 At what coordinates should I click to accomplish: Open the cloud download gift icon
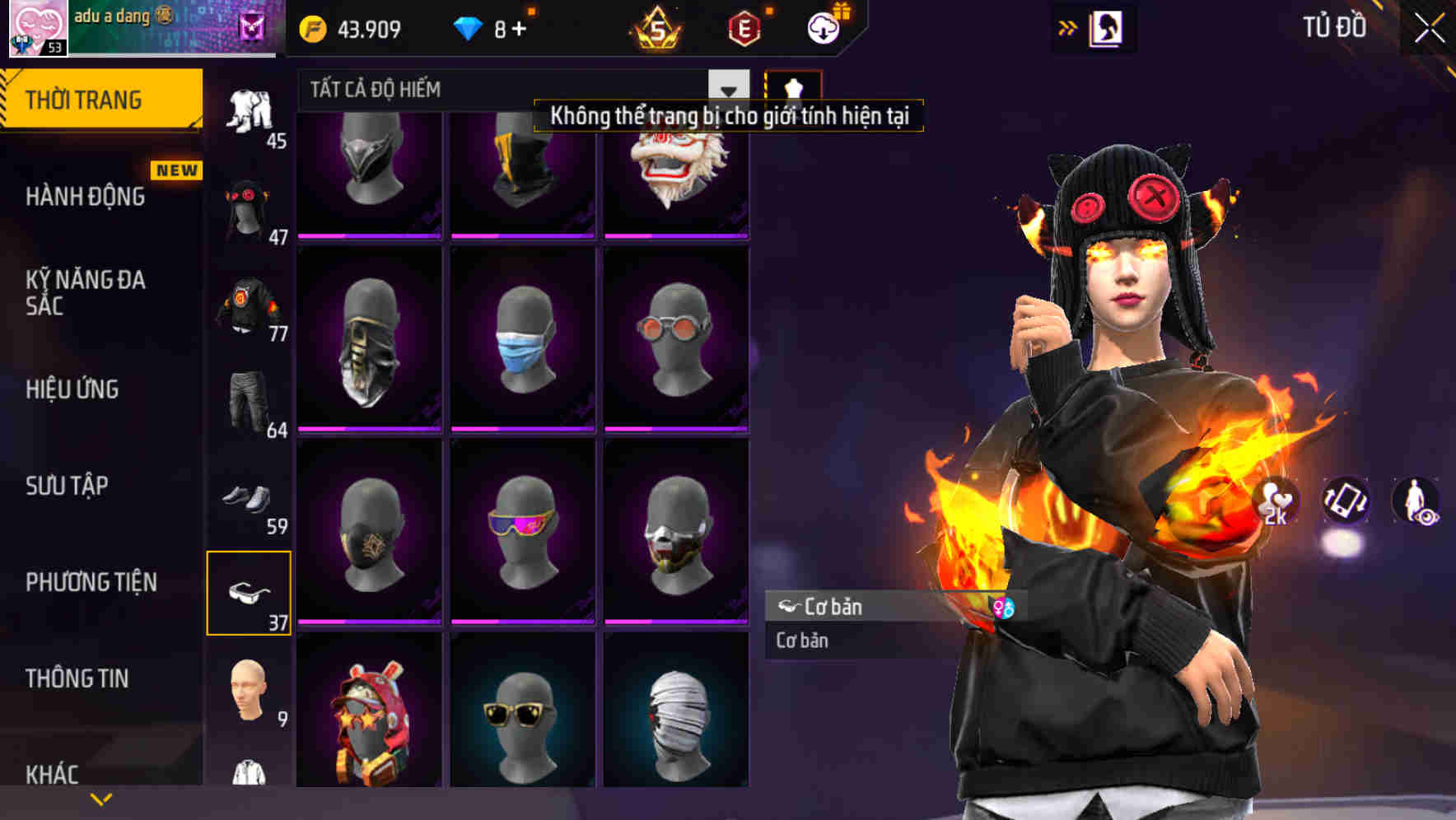825,27
